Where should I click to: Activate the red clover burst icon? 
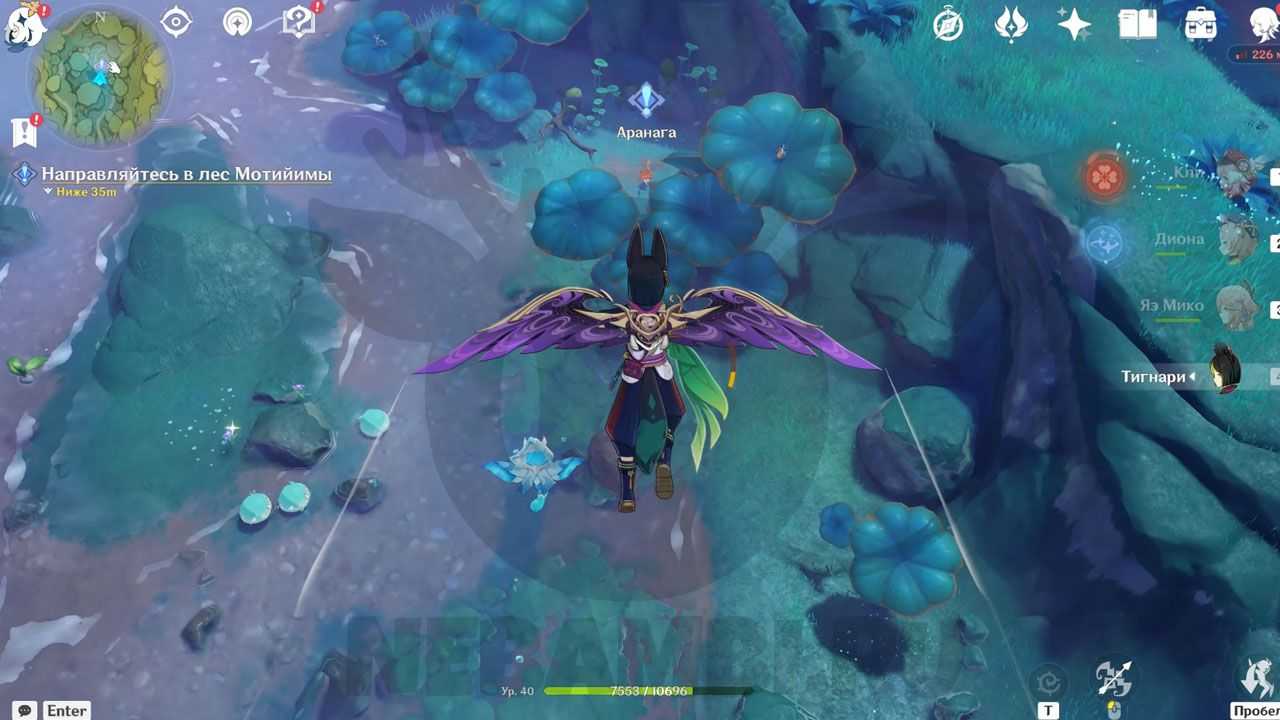[x=1105, y=177]
